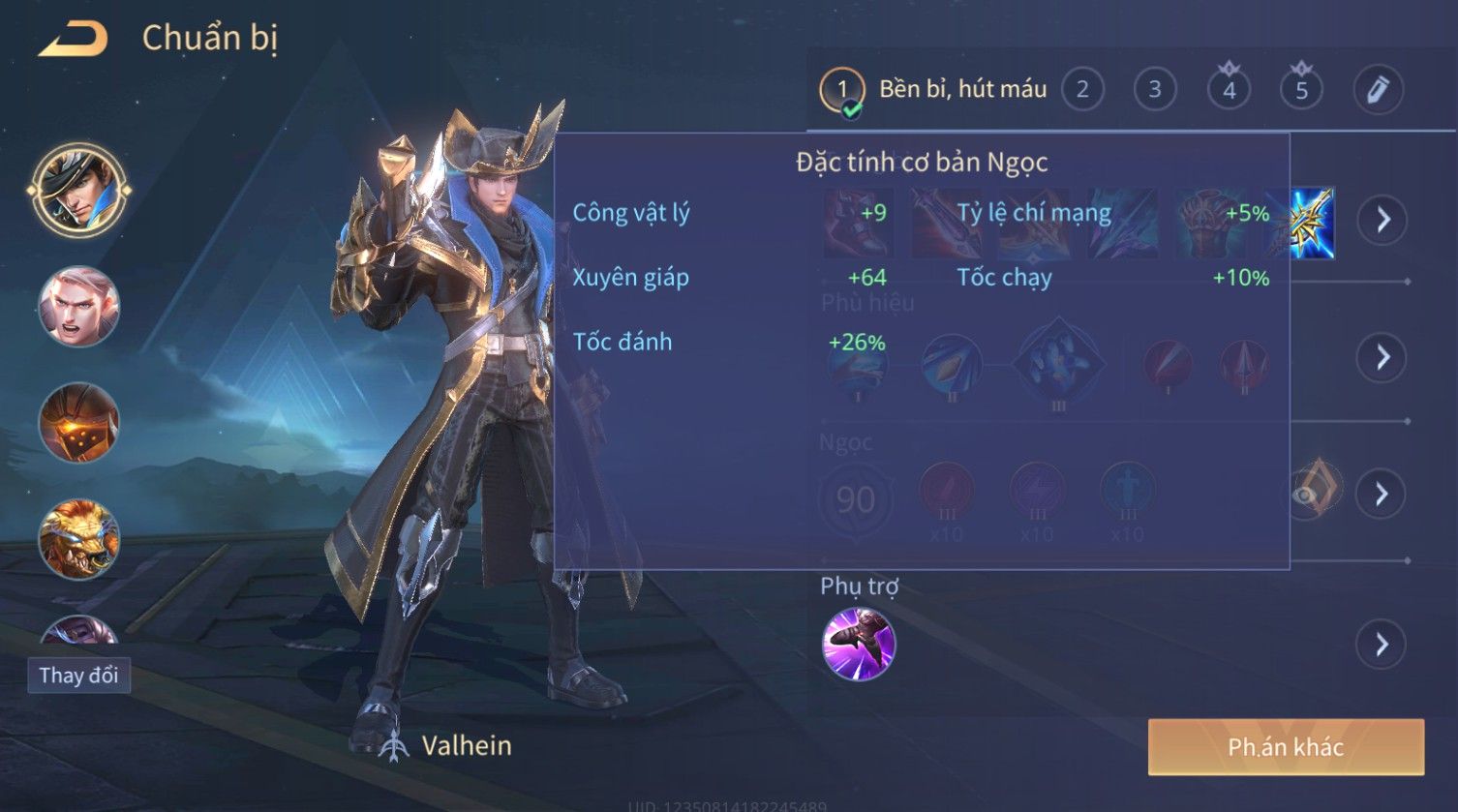Expand the Ngọc rune section arrow
The height and width of the screenshot is (812, 1458).
pos(1382,495)
